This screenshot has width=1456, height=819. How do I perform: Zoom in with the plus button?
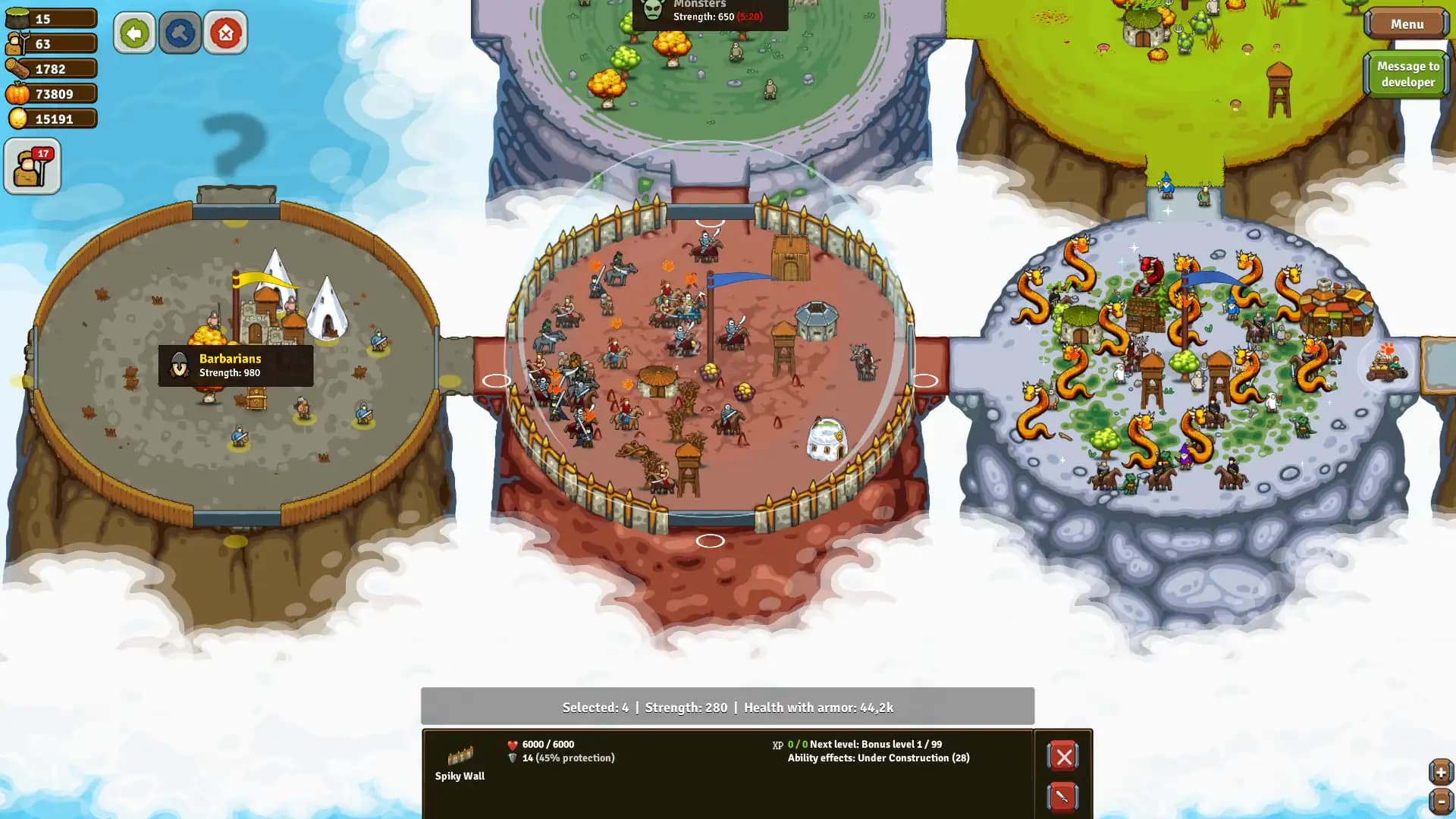[1441, 771]
